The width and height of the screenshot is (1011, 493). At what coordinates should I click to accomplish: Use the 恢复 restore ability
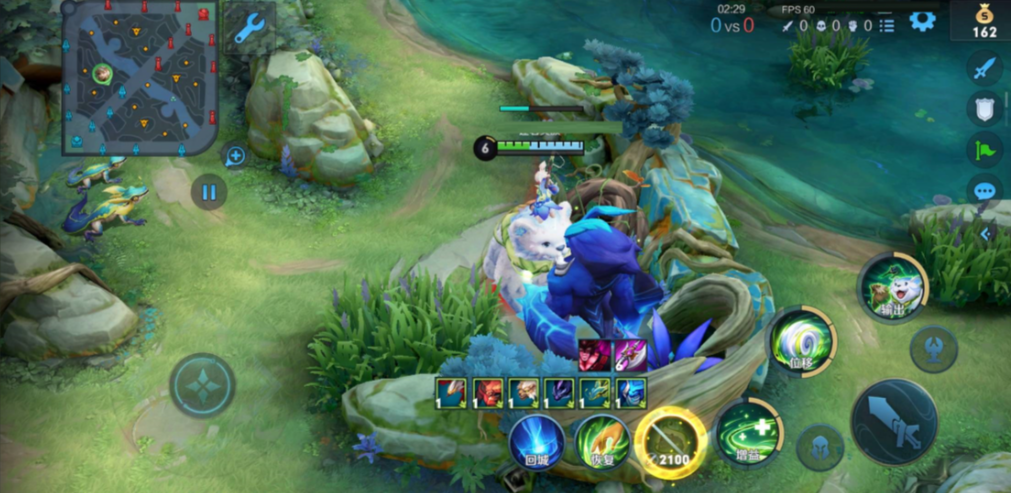(x=600, y=440)
